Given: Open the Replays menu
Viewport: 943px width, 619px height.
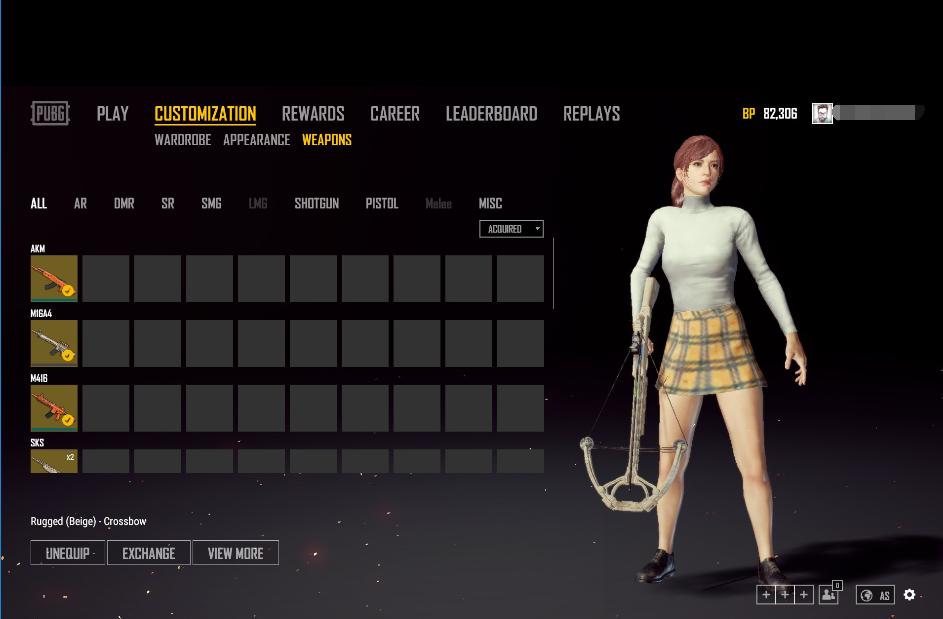Looking at the screenshot, I should click(591, 114).
